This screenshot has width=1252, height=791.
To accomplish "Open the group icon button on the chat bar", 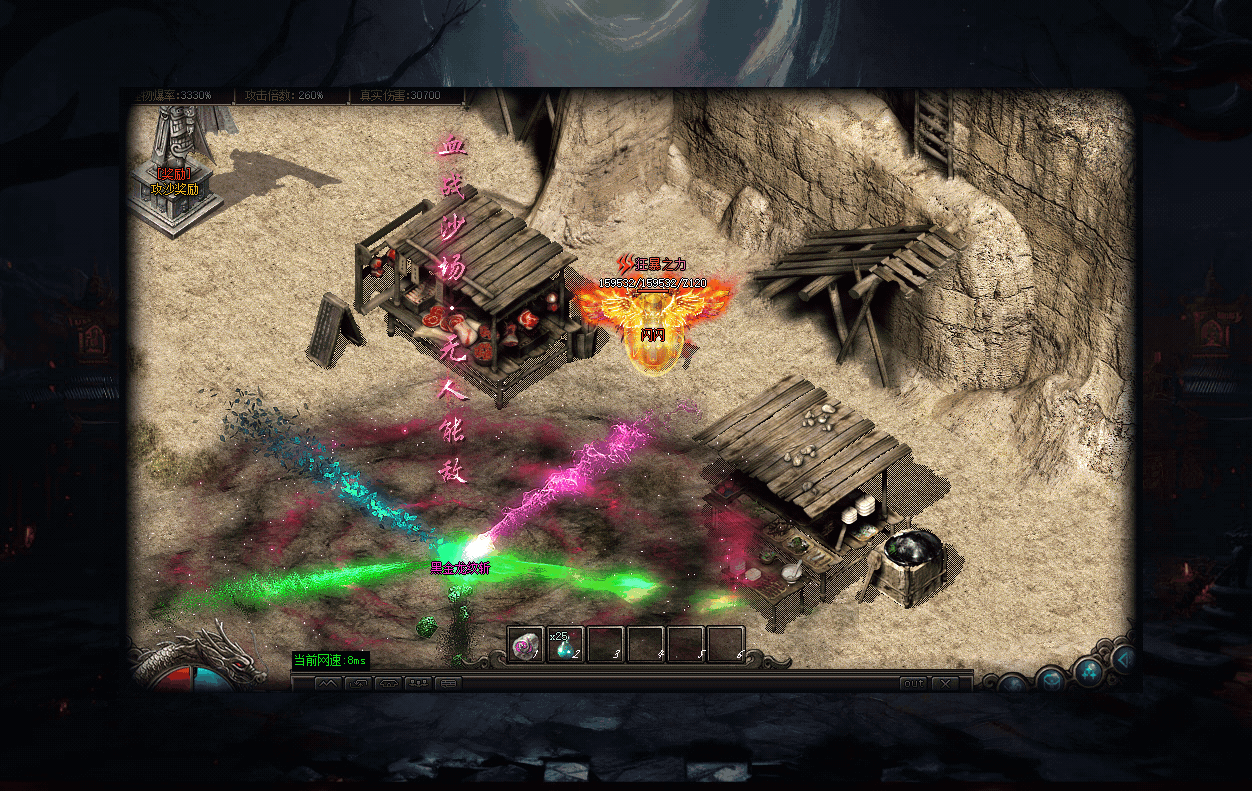I will (x=418, y=684).
